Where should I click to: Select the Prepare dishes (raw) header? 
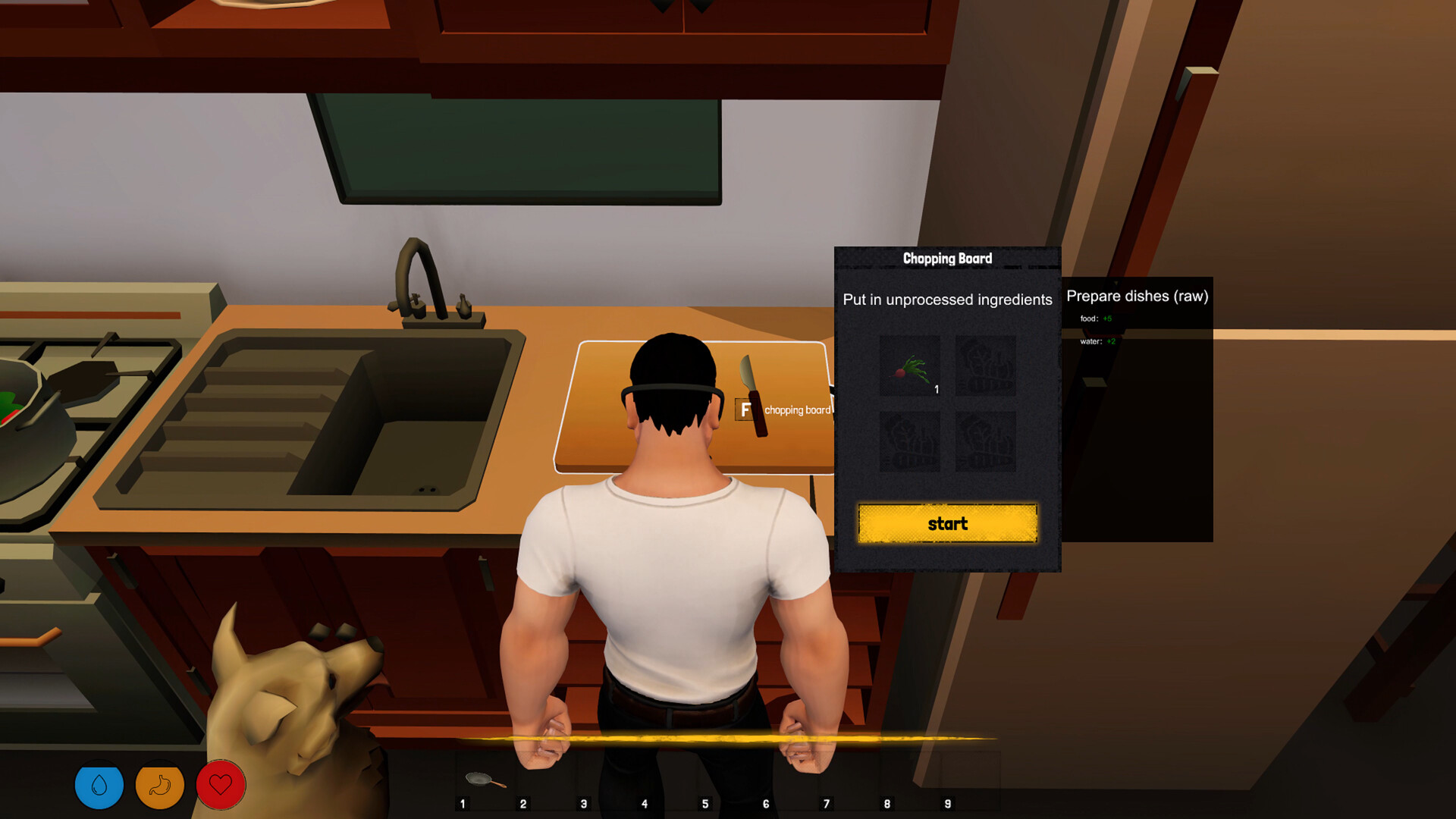pos(1137,296)
